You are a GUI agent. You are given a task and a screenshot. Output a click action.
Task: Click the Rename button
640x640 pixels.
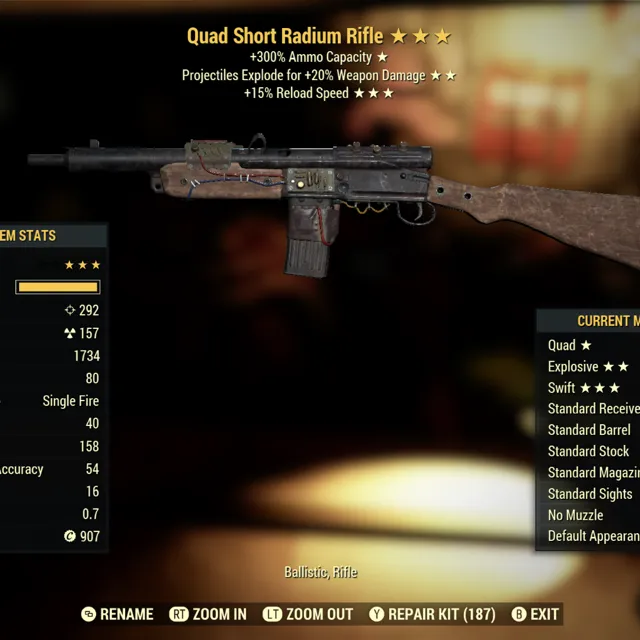point(117,614)
